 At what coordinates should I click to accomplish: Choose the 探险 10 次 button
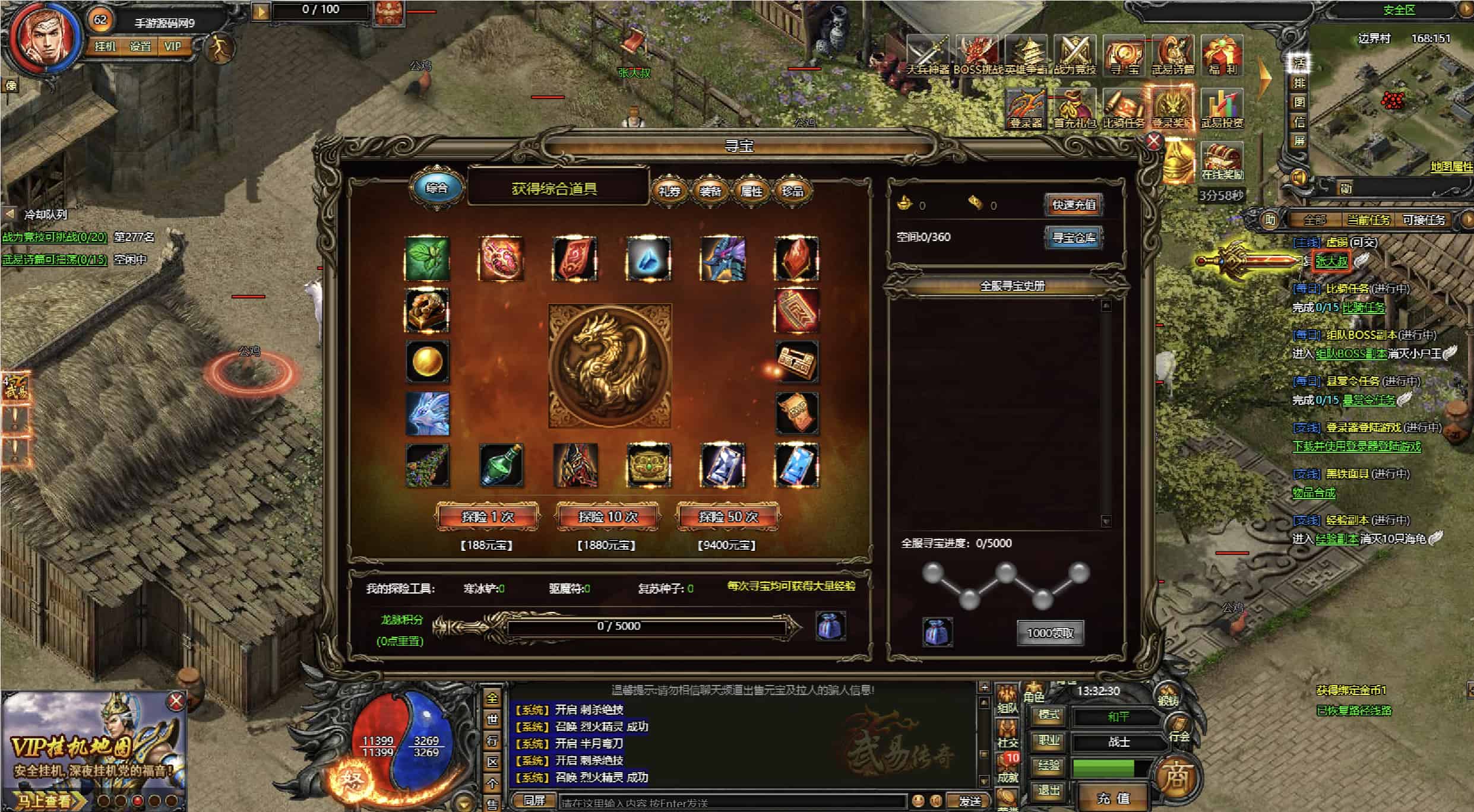[608, 516]
